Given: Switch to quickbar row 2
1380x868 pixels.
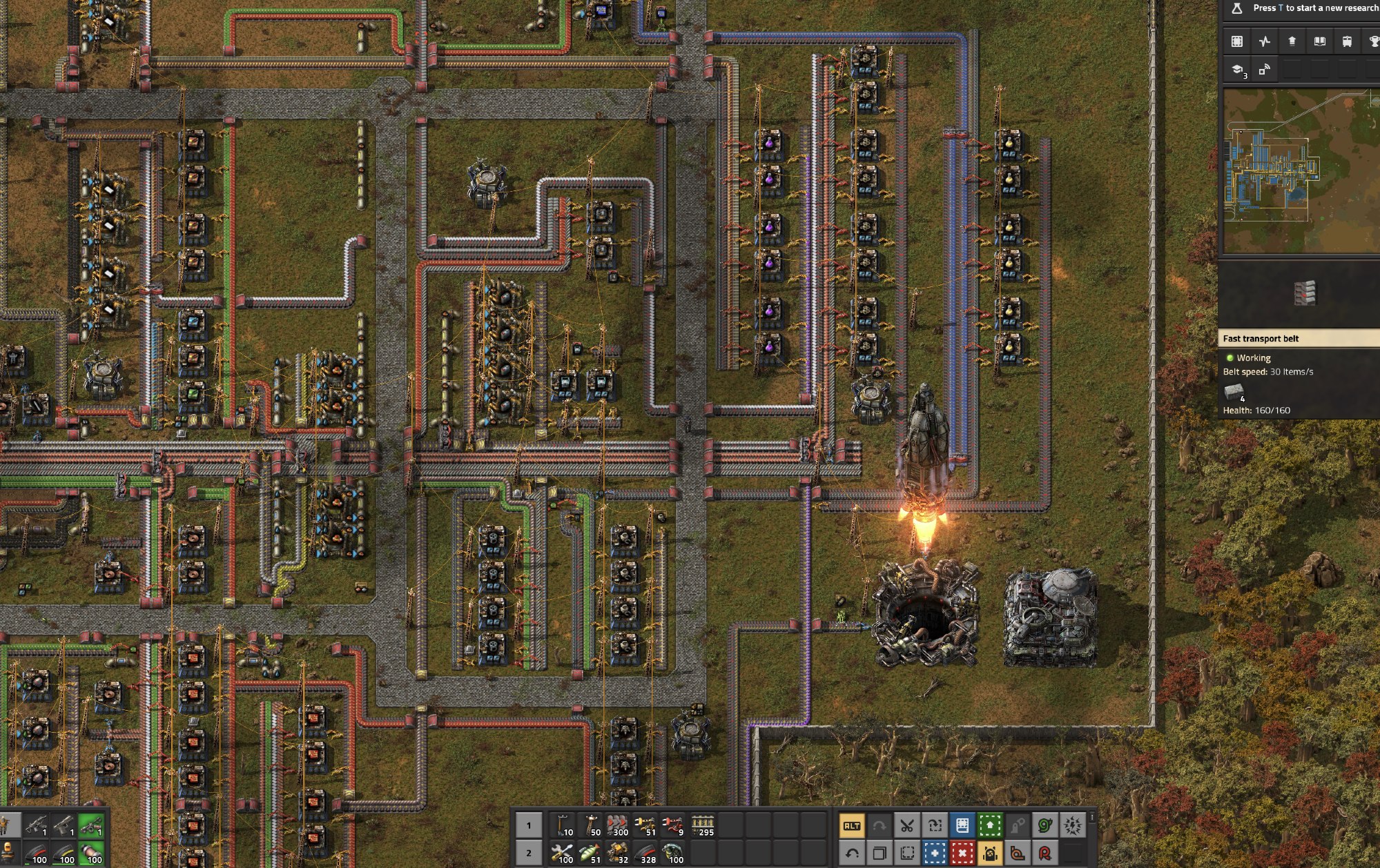Looking at the screenshot, I should tap(529, 854).
